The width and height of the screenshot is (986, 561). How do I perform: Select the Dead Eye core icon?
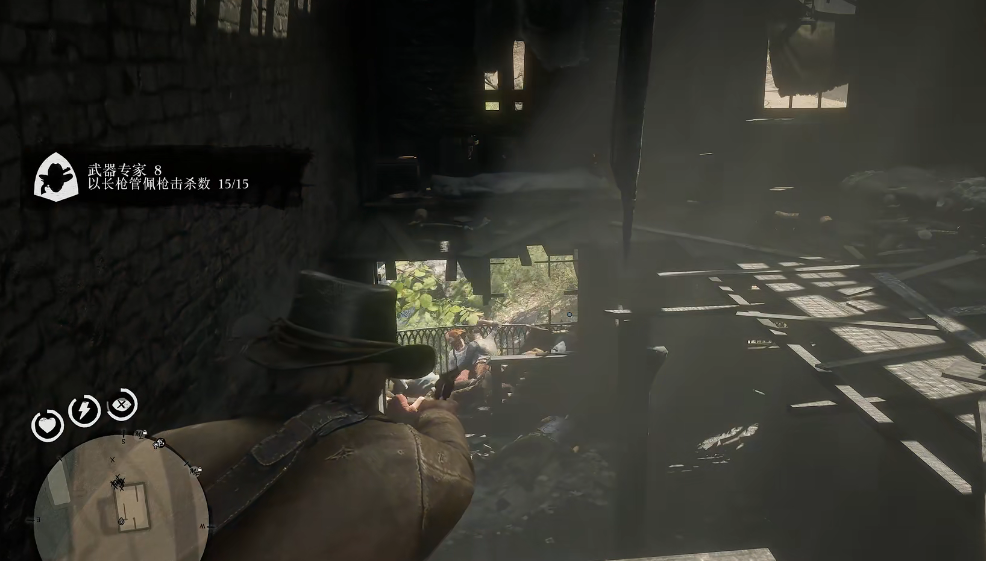pos(122,404)
